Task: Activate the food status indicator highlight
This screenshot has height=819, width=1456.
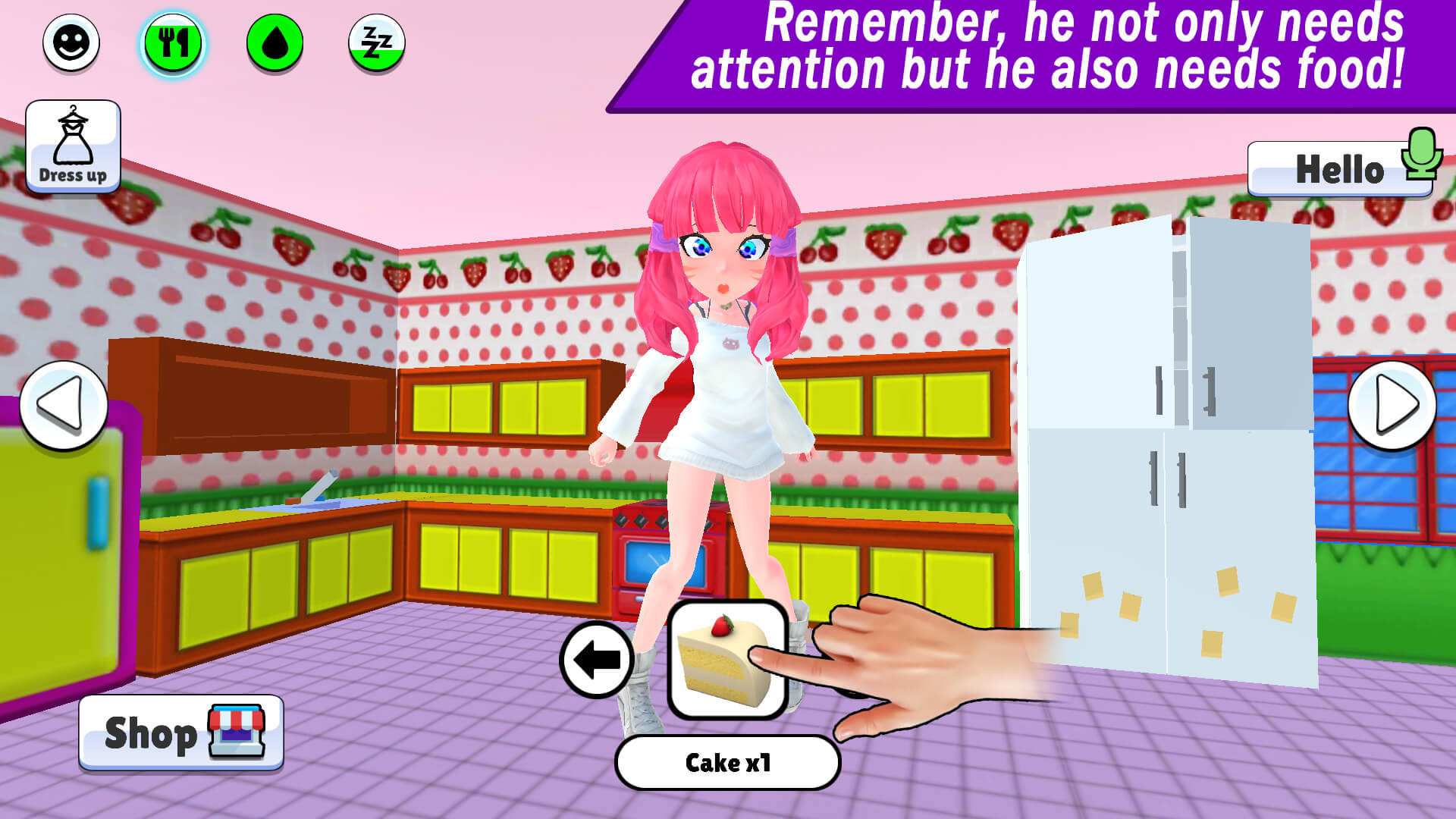Action: 173,43
